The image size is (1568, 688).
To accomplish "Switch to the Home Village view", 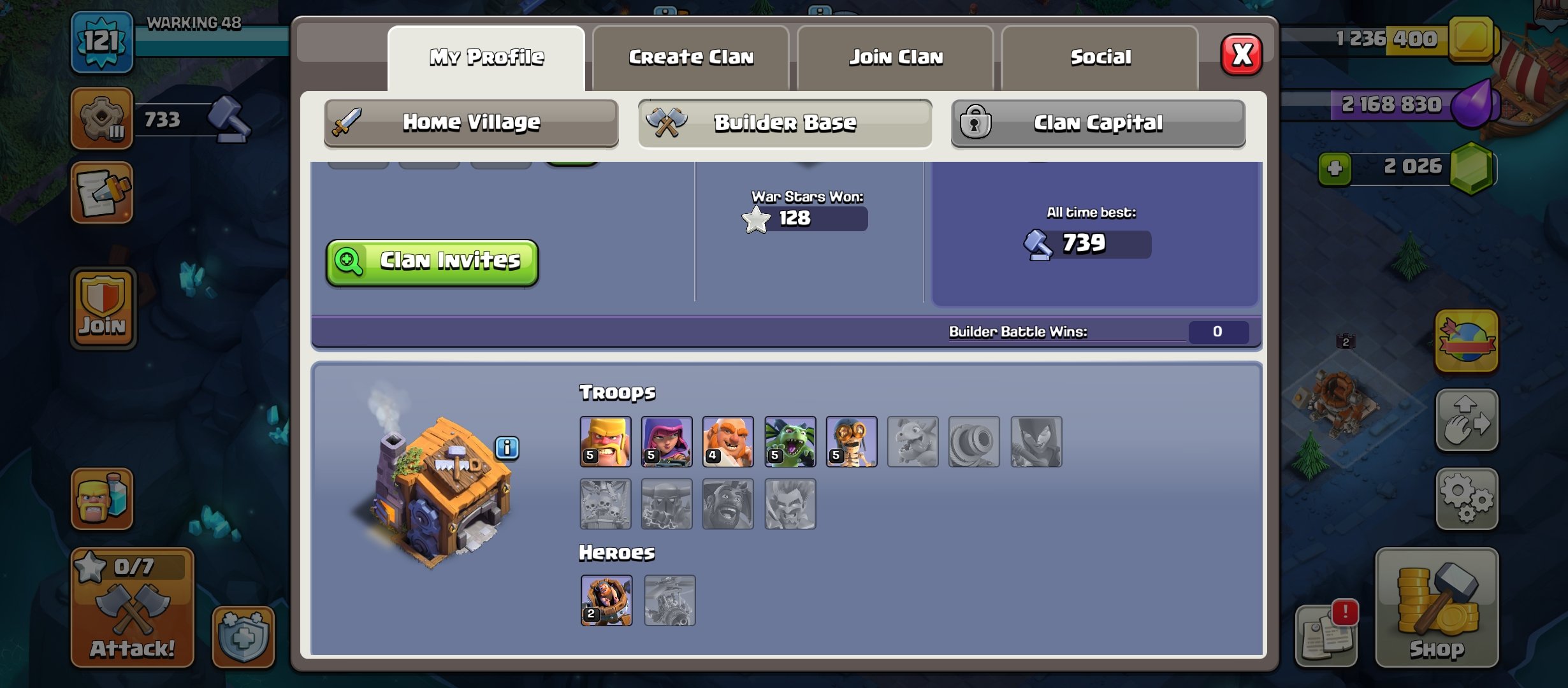I will (x=470, y=123).
